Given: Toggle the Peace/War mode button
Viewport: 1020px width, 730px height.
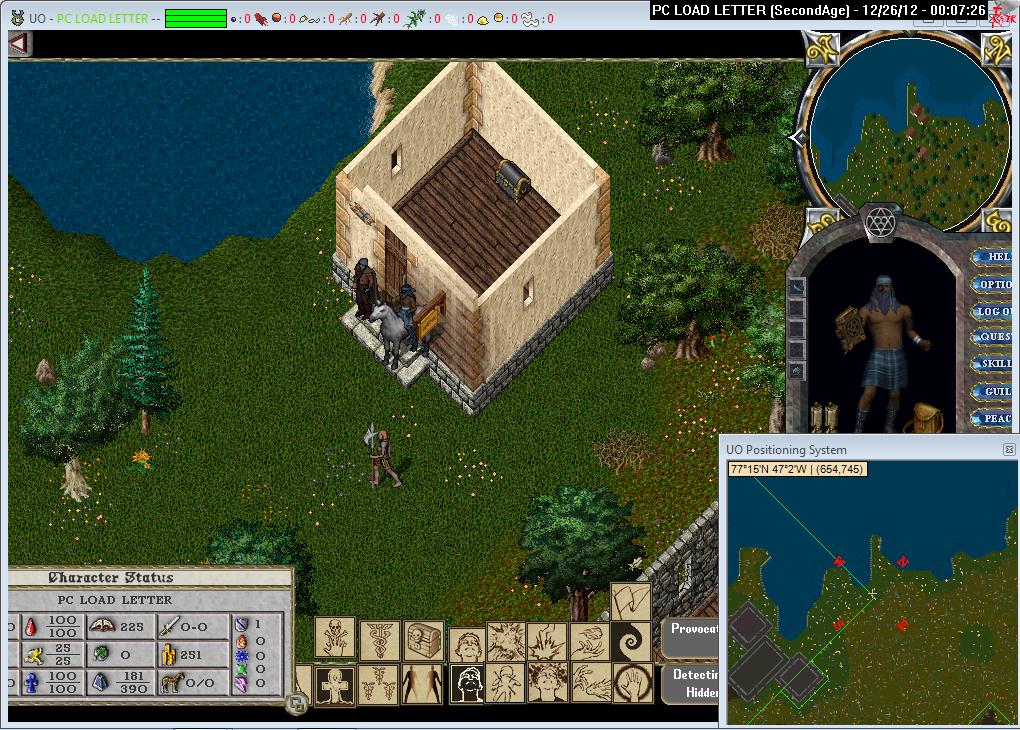Looking at the screenshot, I should [995, 419].
